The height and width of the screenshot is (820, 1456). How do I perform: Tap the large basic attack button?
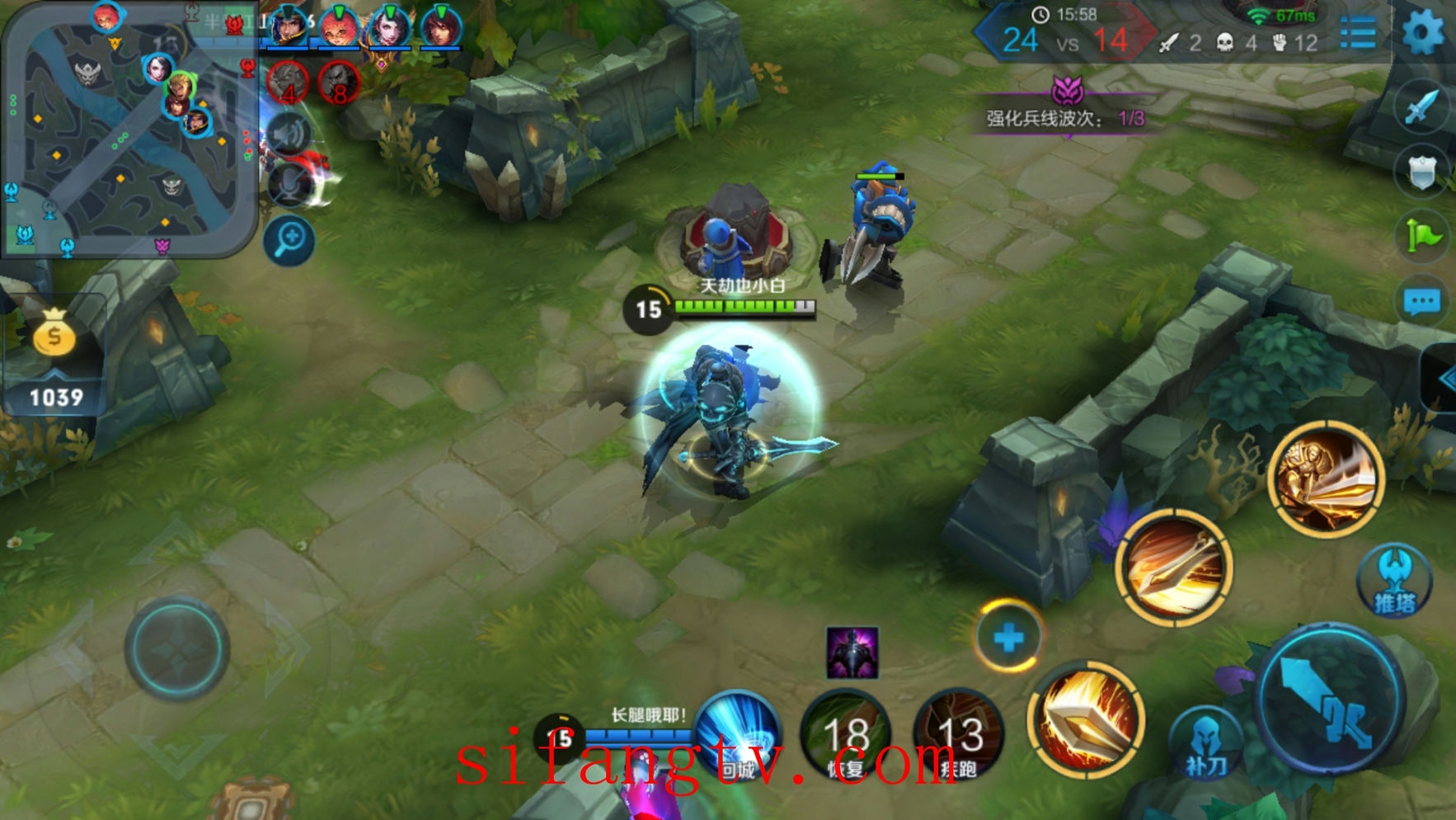[1329, 699]
